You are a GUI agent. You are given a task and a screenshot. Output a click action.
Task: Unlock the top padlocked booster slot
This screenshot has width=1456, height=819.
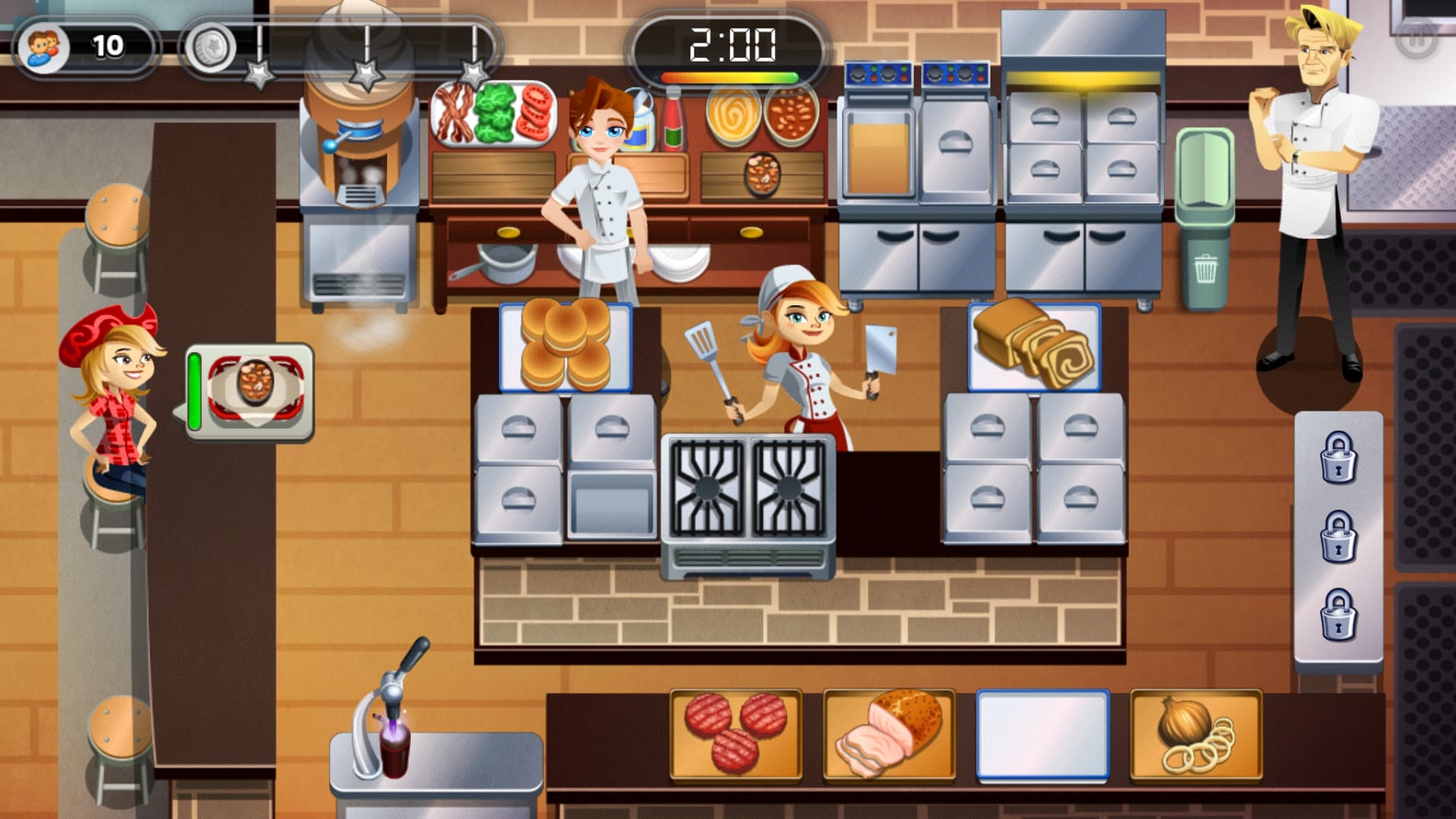tap(1338, 459)
